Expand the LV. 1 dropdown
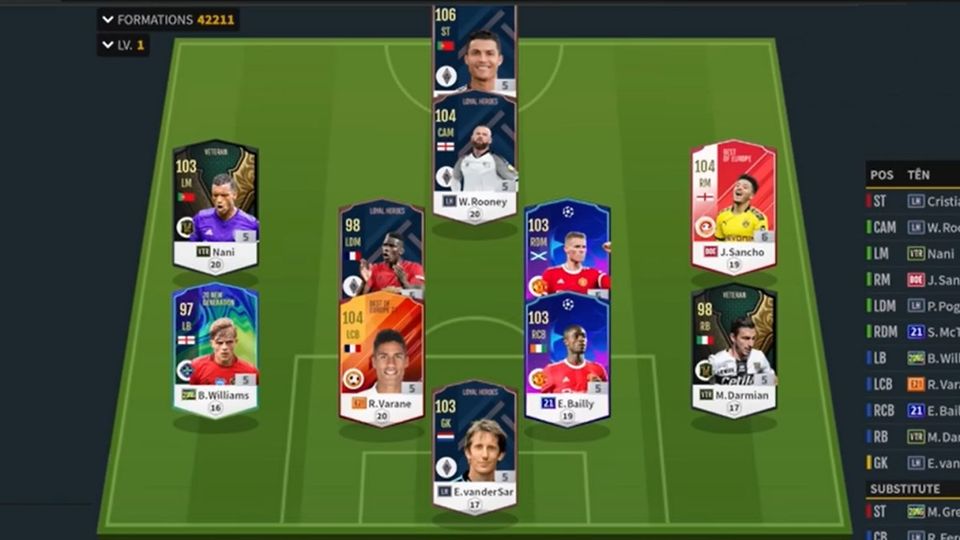Image resolution: width=960 pixels, height=540 pixels. click(x=122, y=45)
